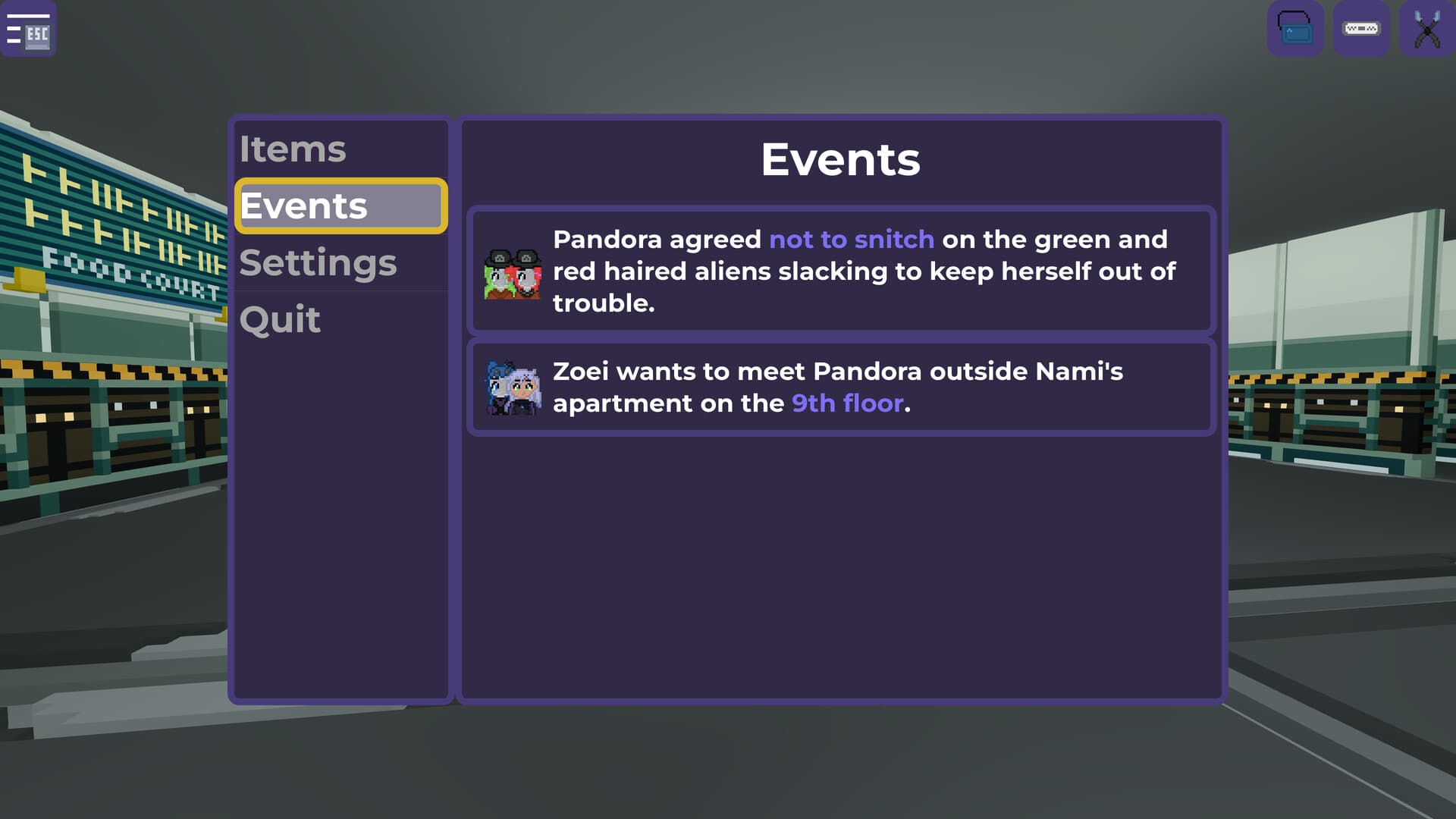Screen dimensions: 1456x819
Task: Select the highlighted Events entry
Action: coord(303,206)
